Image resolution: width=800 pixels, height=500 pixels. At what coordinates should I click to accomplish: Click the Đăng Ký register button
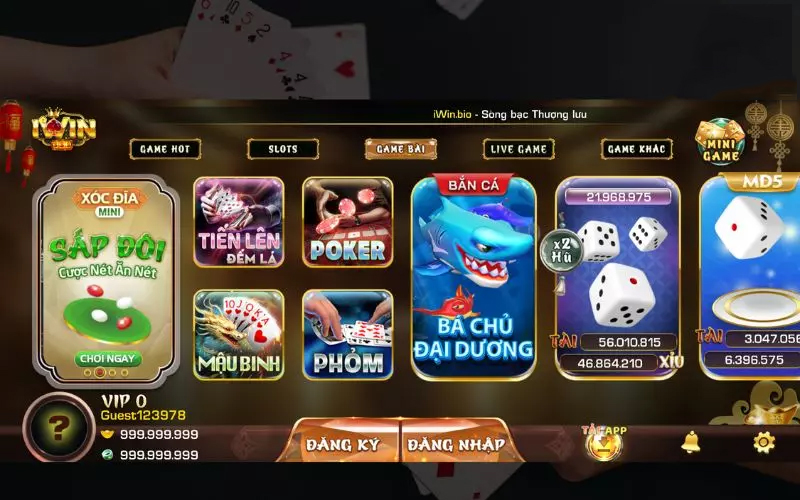[343, 444]
